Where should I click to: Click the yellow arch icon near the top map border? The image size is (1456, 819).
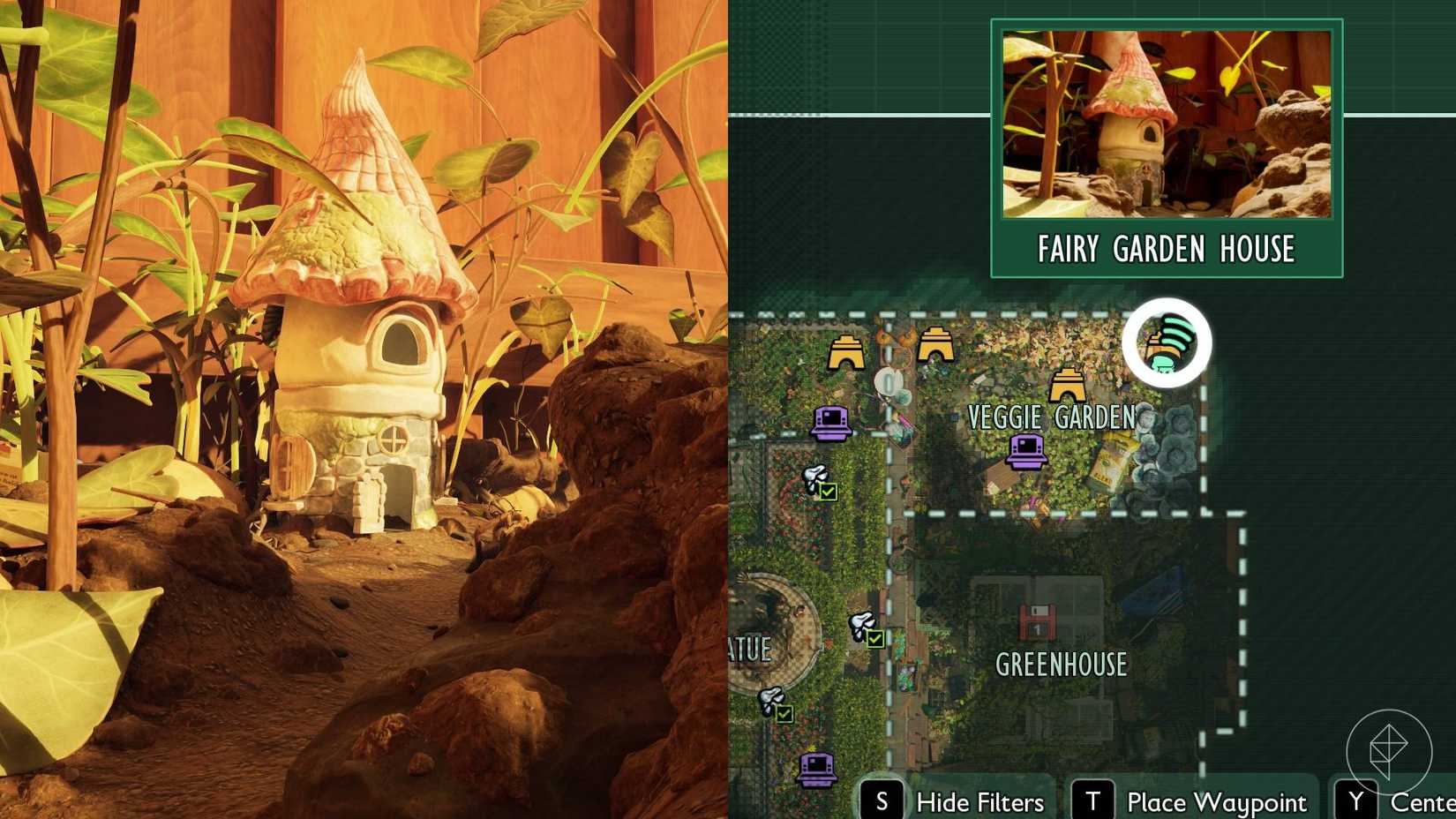coord(934,344)
